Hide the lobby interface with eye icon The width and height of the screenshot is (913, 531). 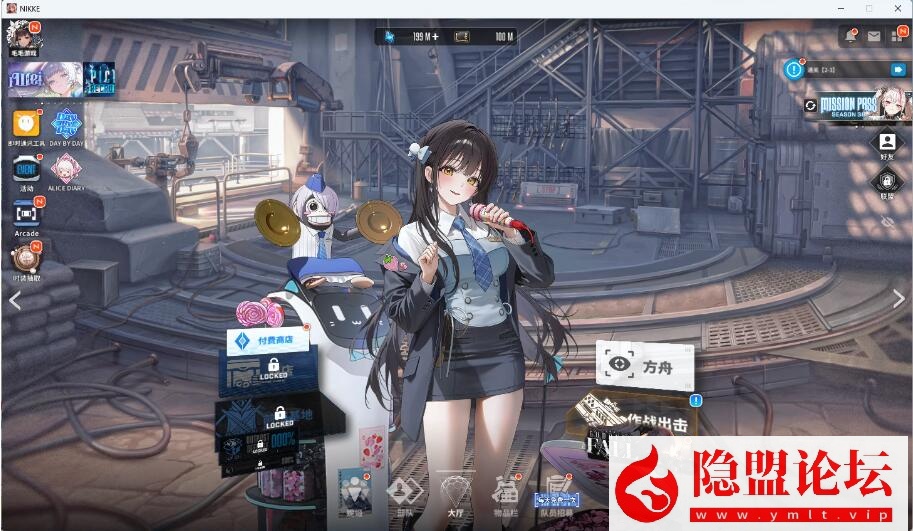(886, 222)
